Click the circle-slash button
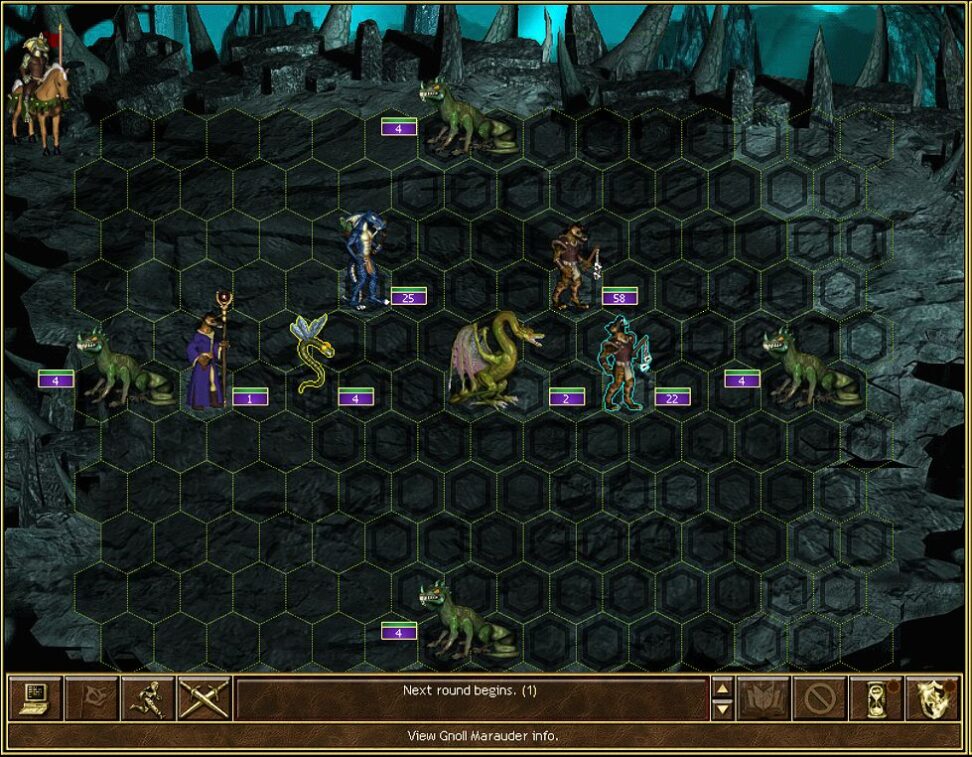Image resolution: width=972 pixels, height=757 pixels. [820, 698]
